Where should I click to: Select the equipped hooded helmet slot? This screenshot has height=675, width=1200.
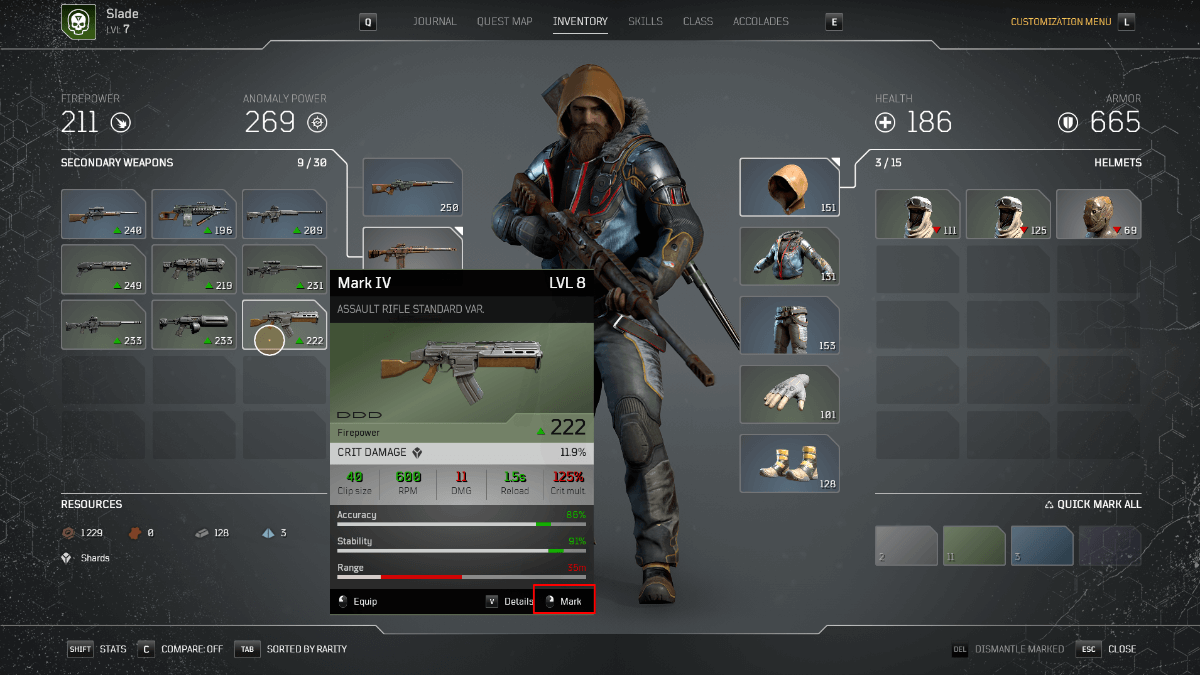(789, 187)
